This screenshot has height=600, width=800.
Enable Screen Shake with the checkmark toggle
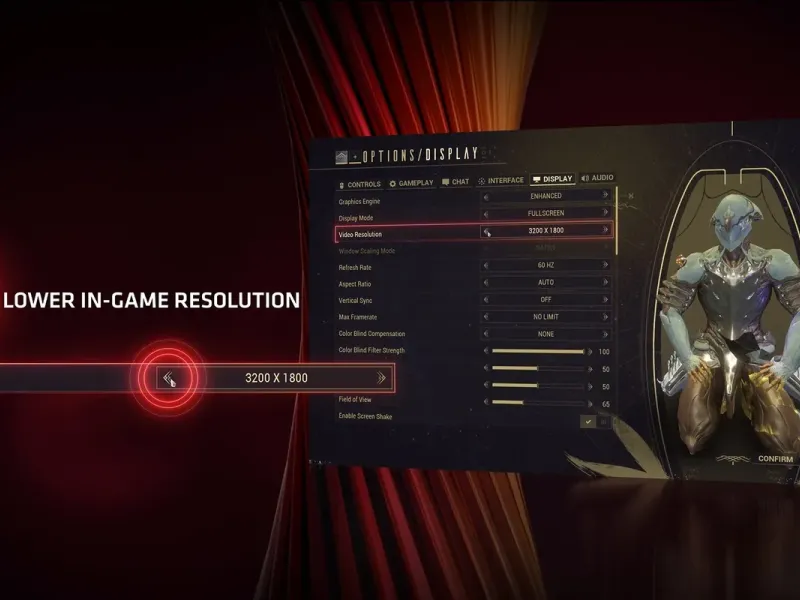tap(589, 421)
